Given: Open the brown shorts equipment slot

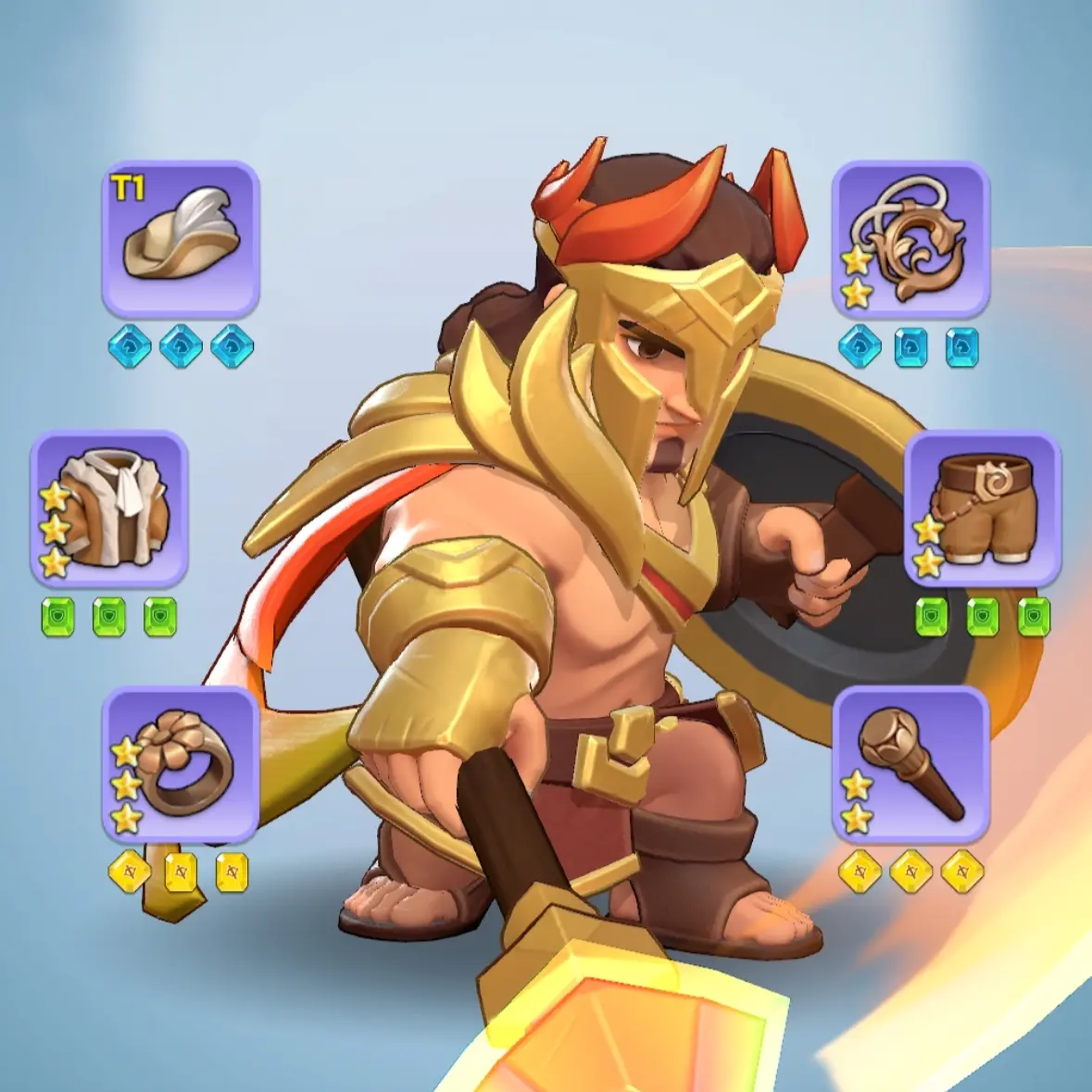Looking at the screenshot, I should click(x=983, y=508).
